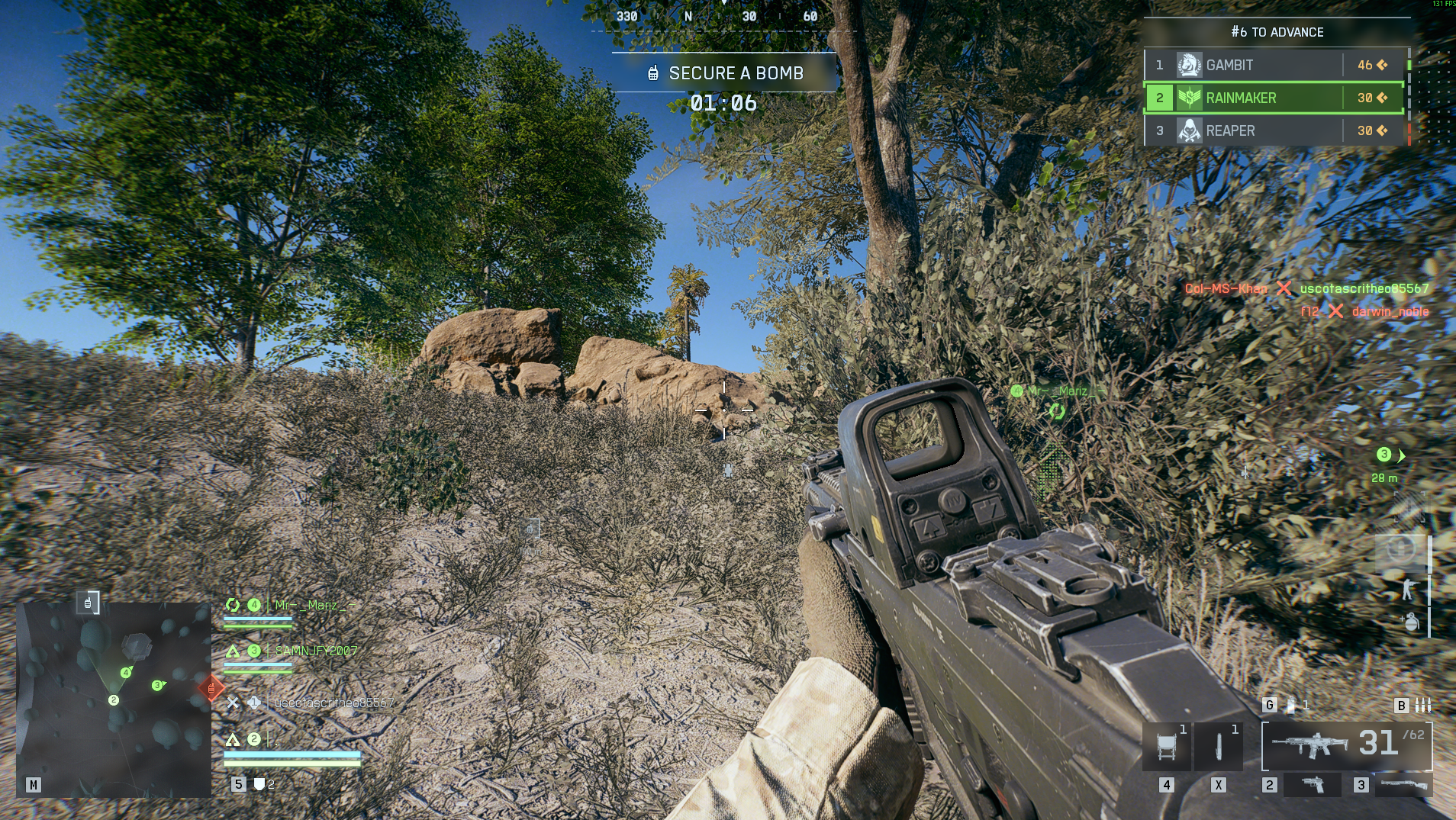Image resolution: width=1456 pixels, height=820 pixels.
Task: Select the primary assault rifle weapon slot
Action: point(1347,745)
